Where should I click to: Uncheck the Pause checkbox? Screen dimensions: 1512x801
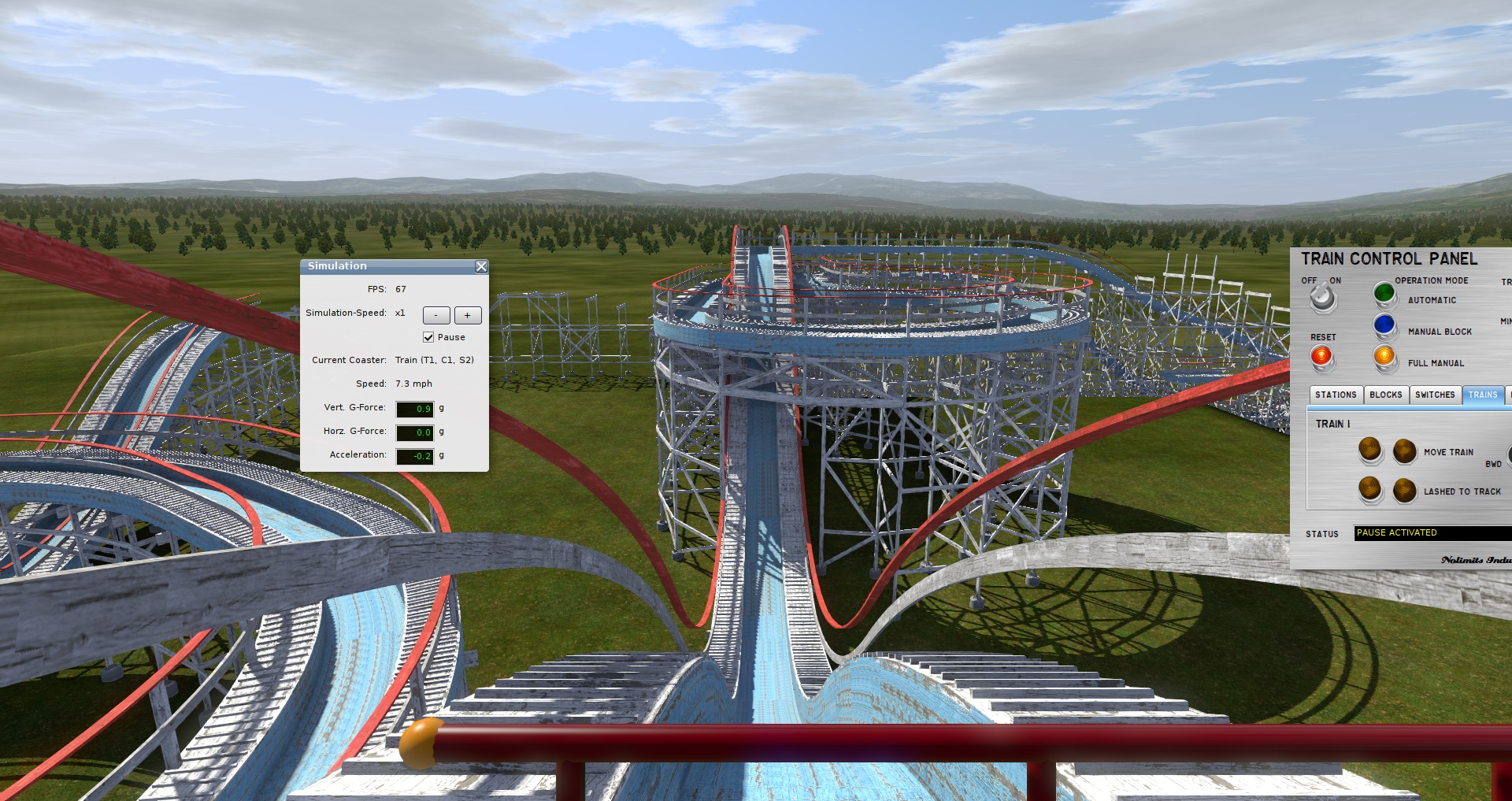coord(428,337)
